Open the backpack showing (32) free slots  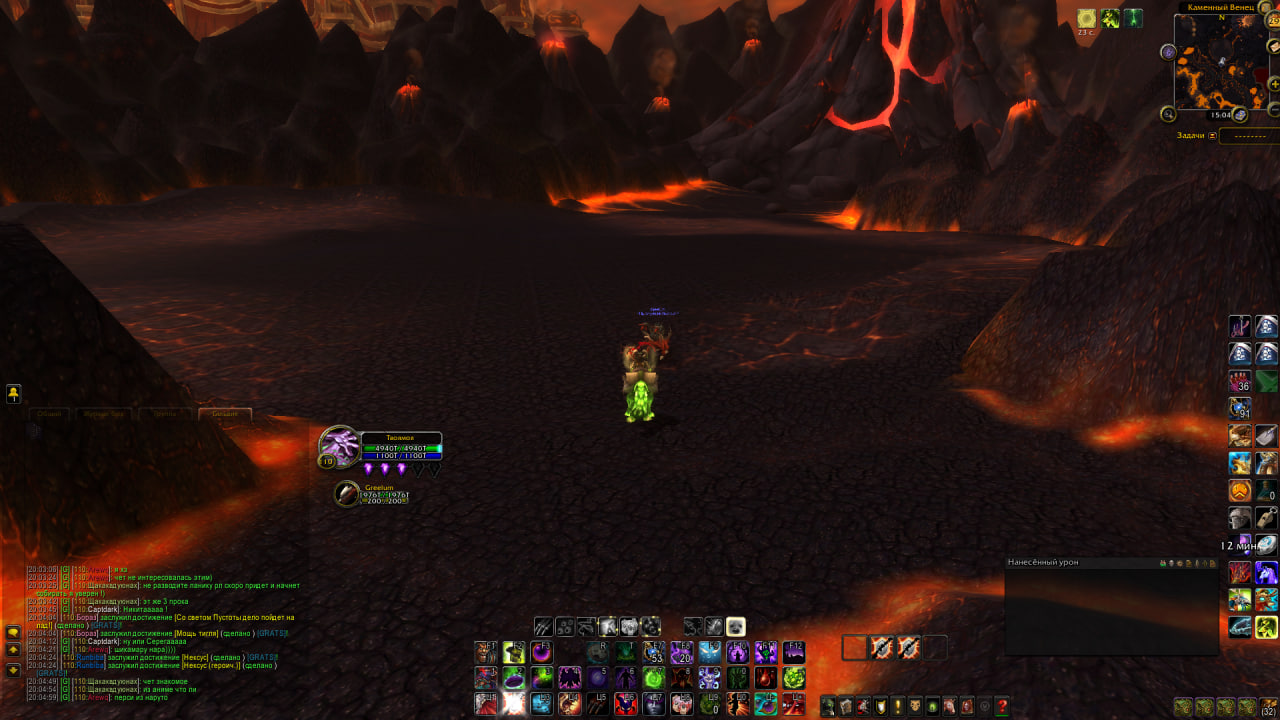(1269, 707)
